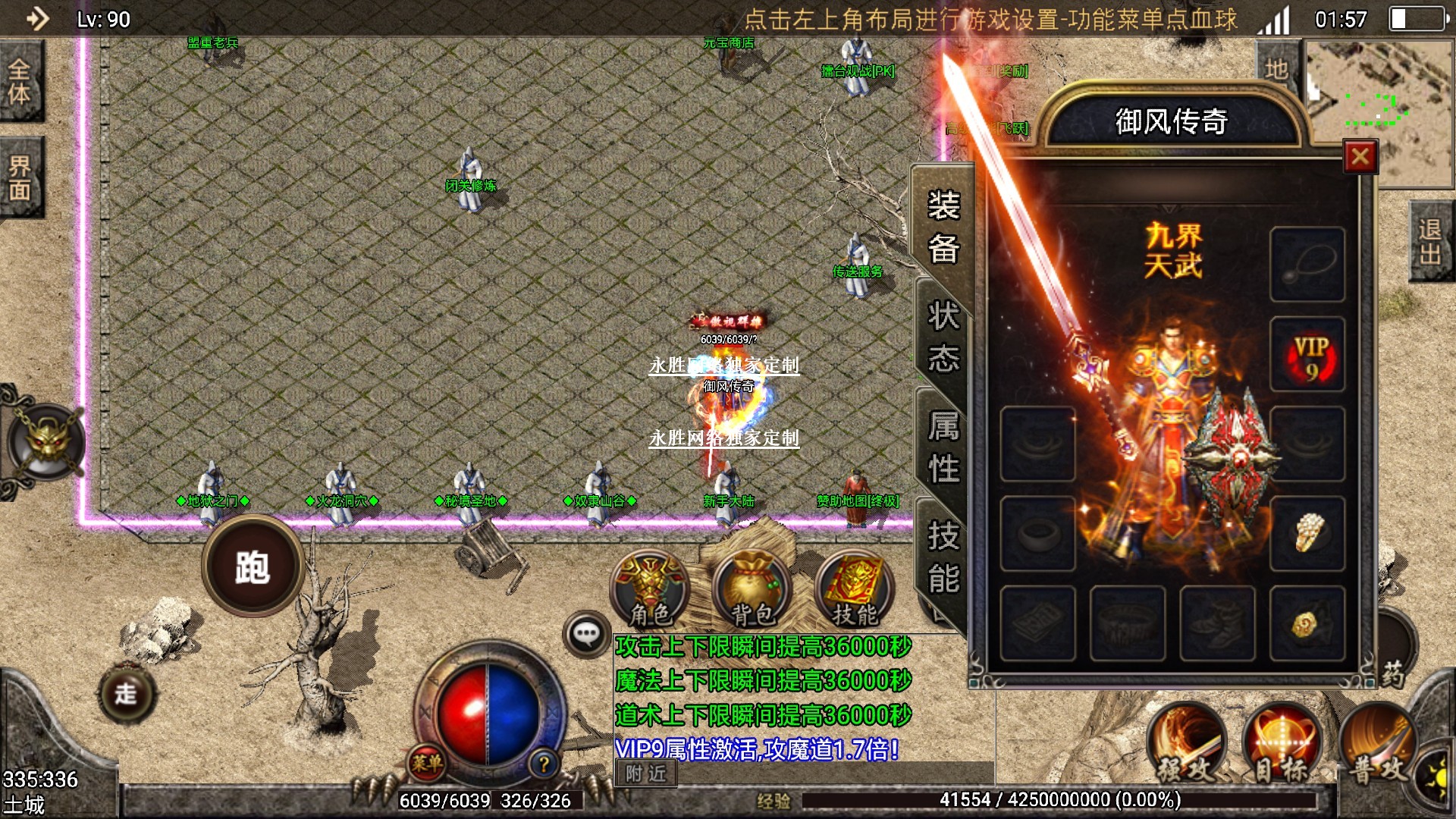This screenshot has width=1456, height=819.
Task: Switch to the 装备 equipment tab
Action: [943, 227]
